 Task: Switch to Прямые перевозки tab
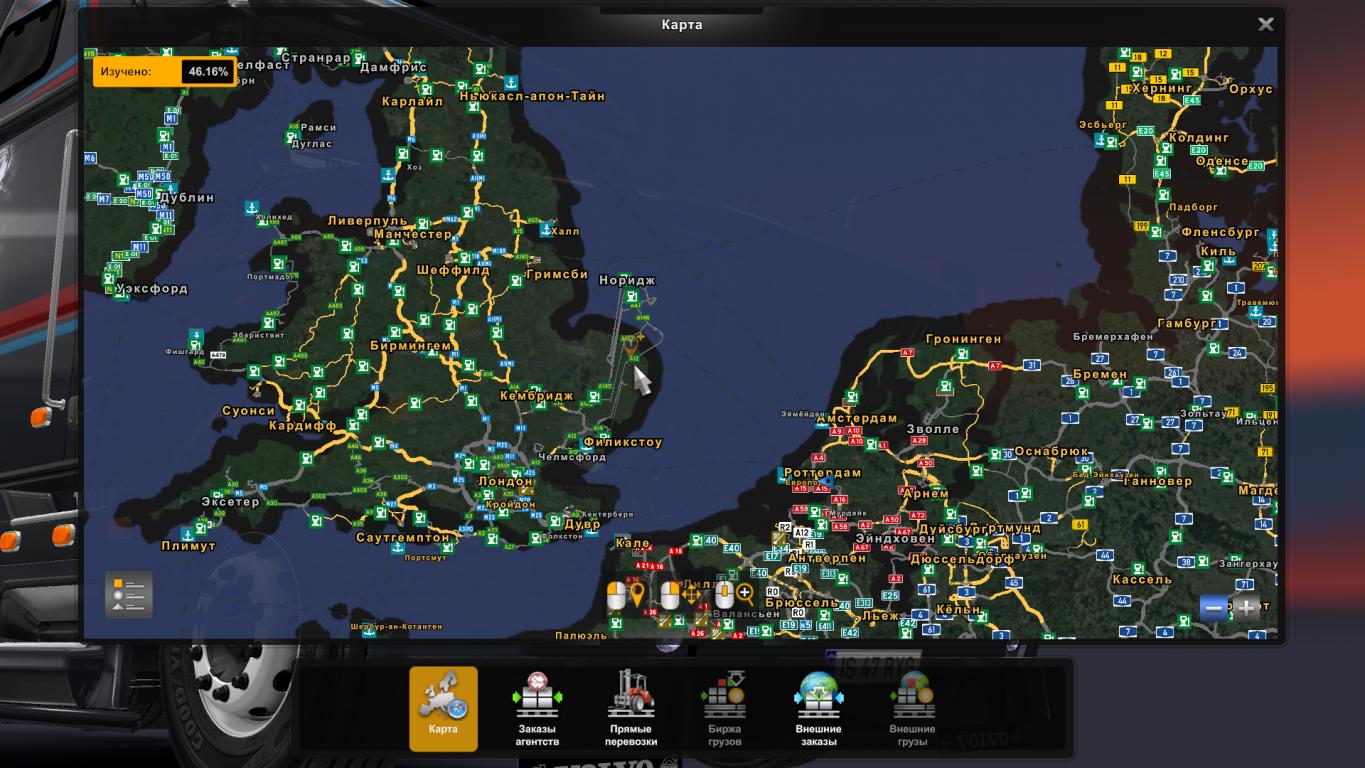click(632, 709)
